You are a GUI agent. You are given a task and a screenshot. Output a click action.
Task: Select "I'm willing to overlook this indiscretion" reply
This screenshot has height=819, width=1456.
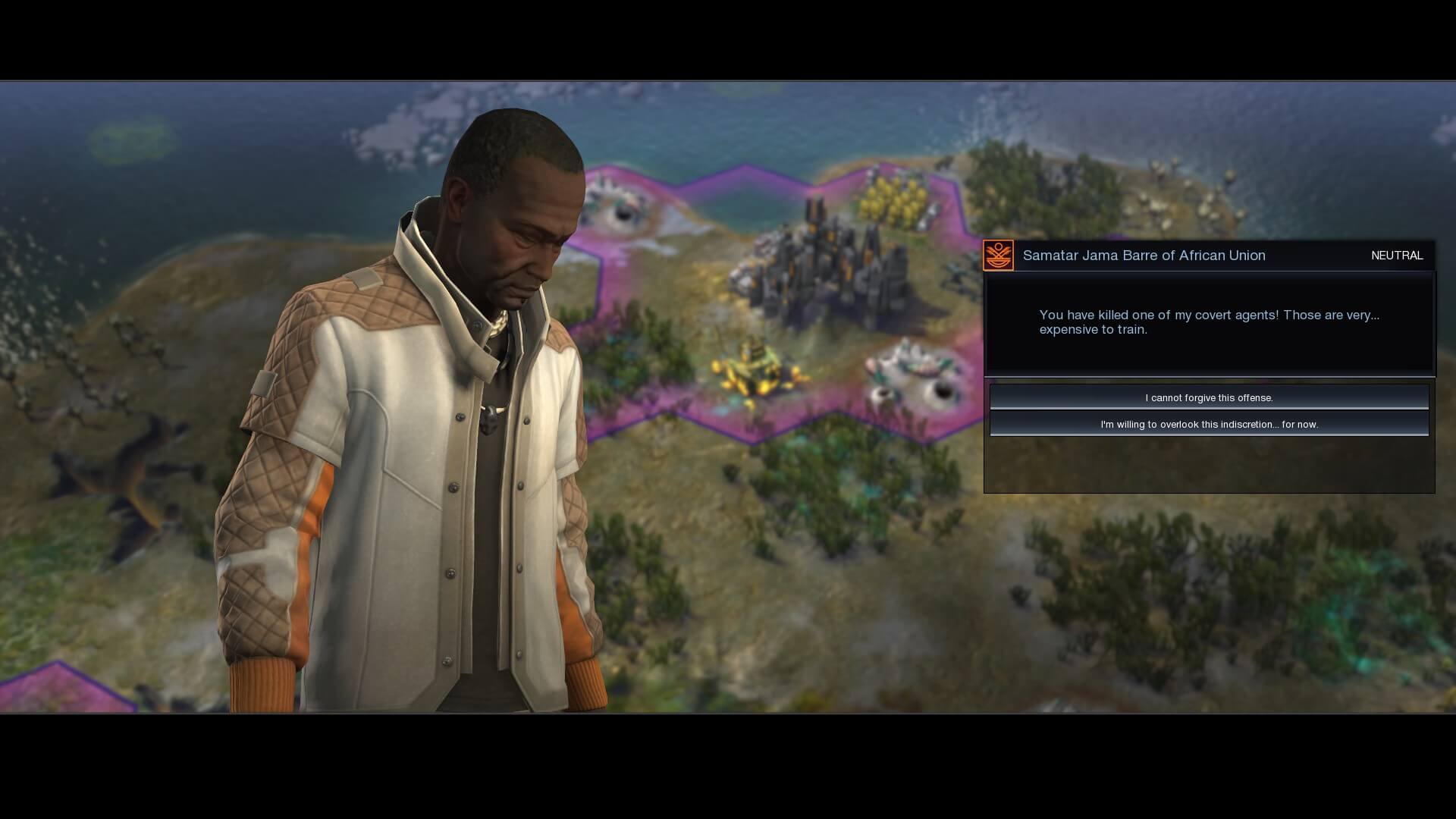pyautogui.click(x=1209, y=424)
